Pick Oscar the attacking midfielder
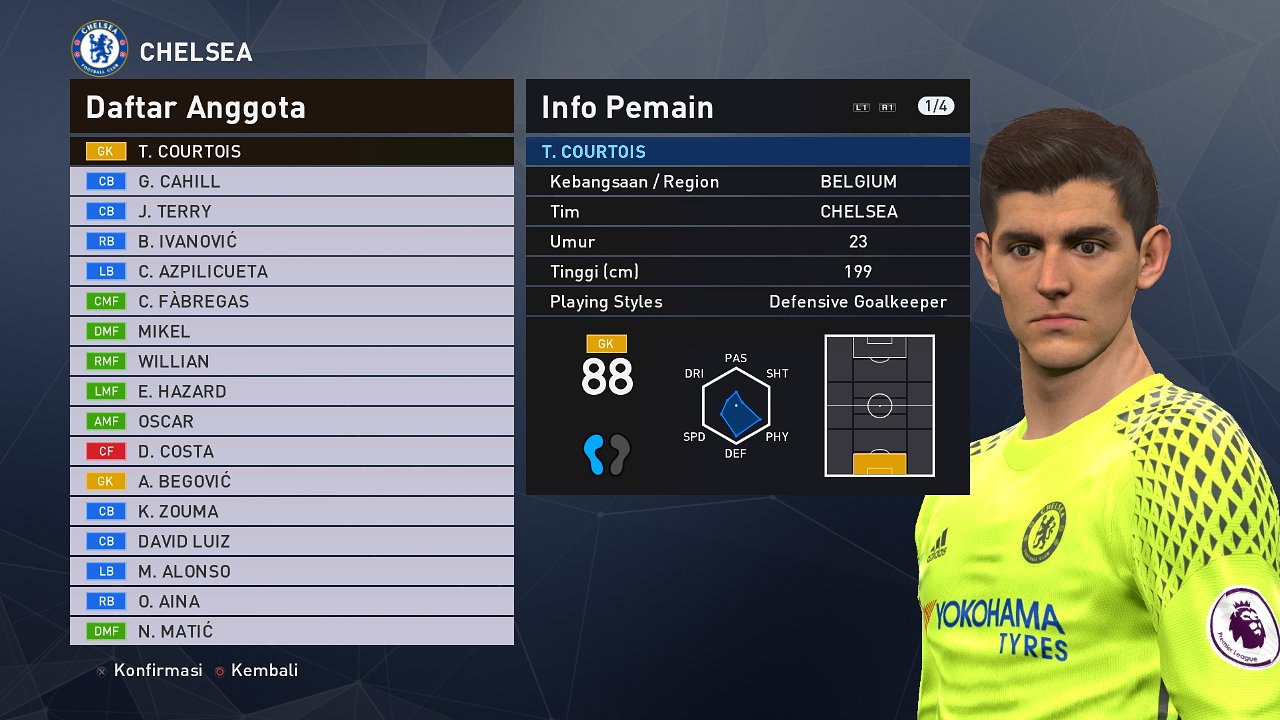Image resolution: width=1280 pixels, height=720 pixels. coord(291,422)
